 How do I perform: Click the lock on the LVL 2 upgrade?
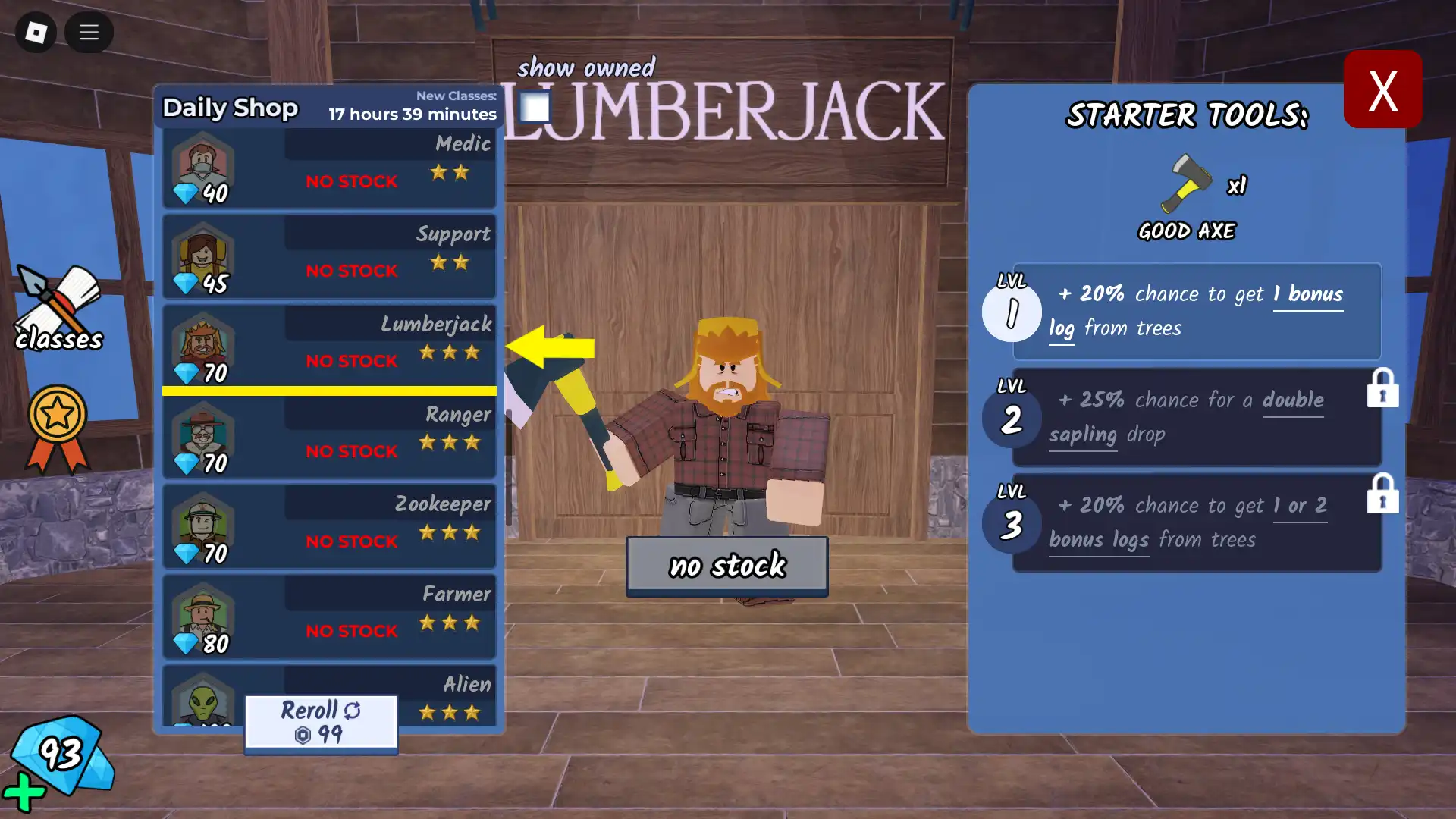coord(1384,388)
